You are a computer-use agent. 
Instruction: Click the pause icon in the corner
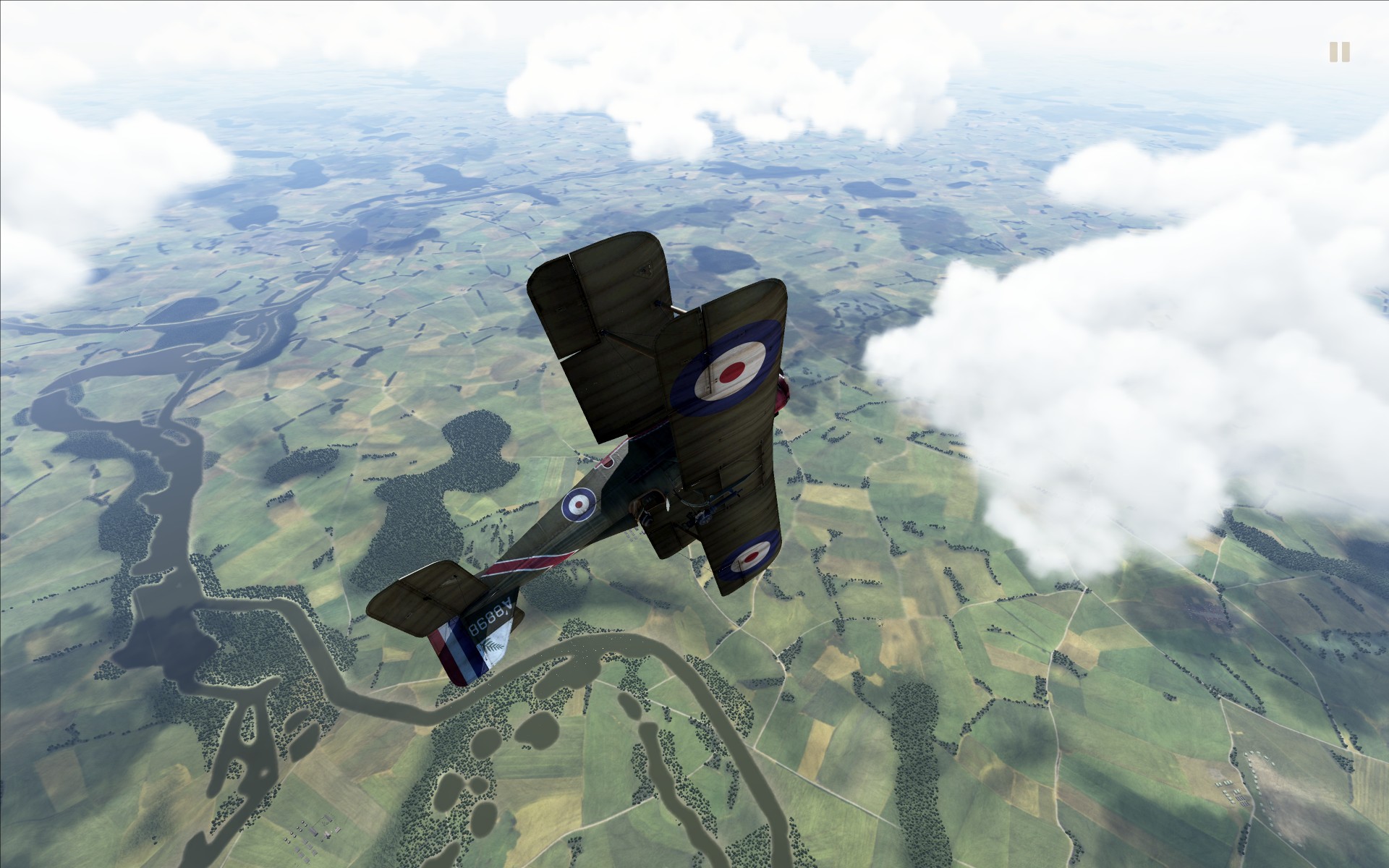(x=1339, y=52)
